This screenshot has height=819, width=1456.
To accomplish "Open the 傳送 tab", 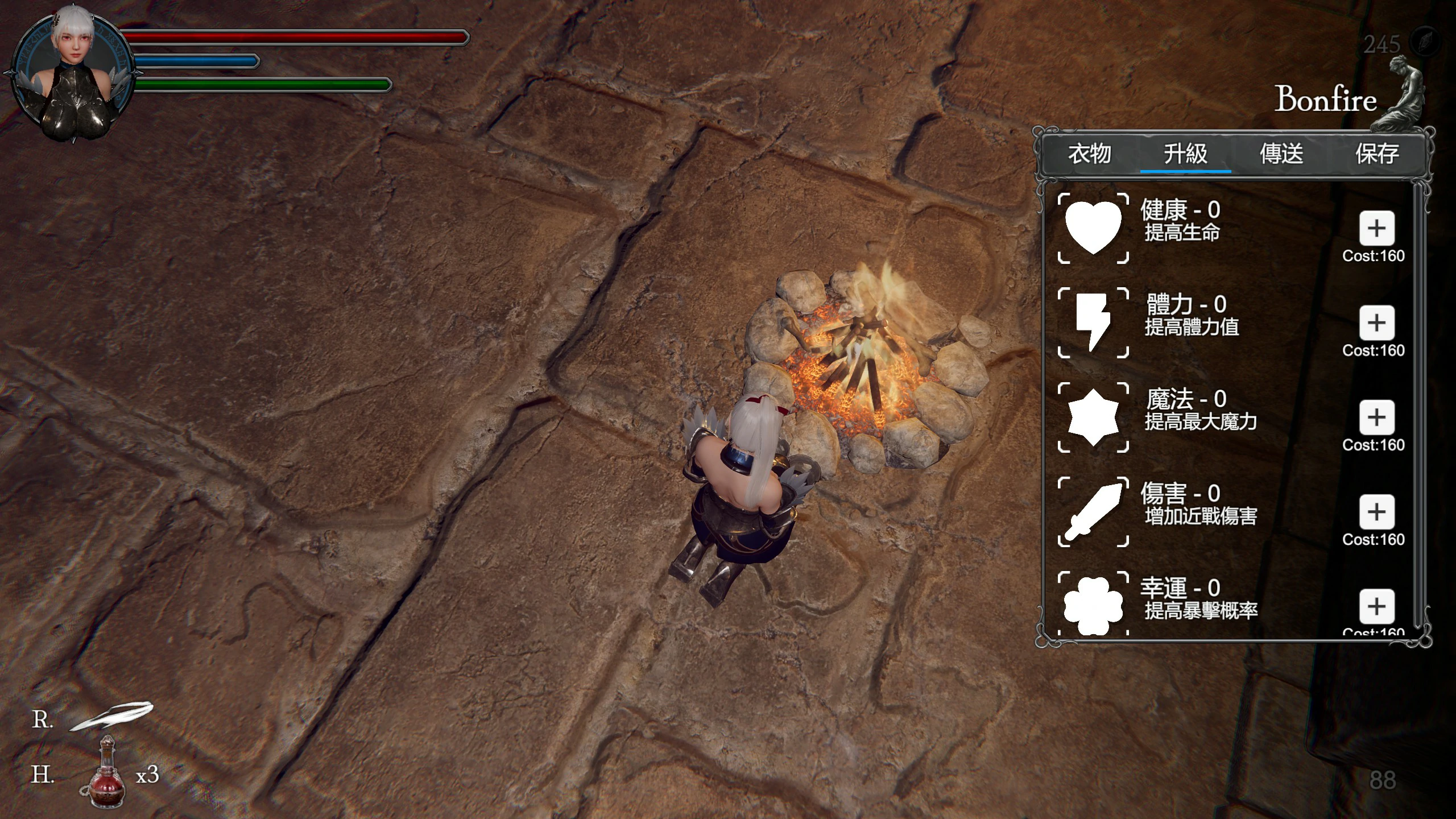I will [1281, 154].
